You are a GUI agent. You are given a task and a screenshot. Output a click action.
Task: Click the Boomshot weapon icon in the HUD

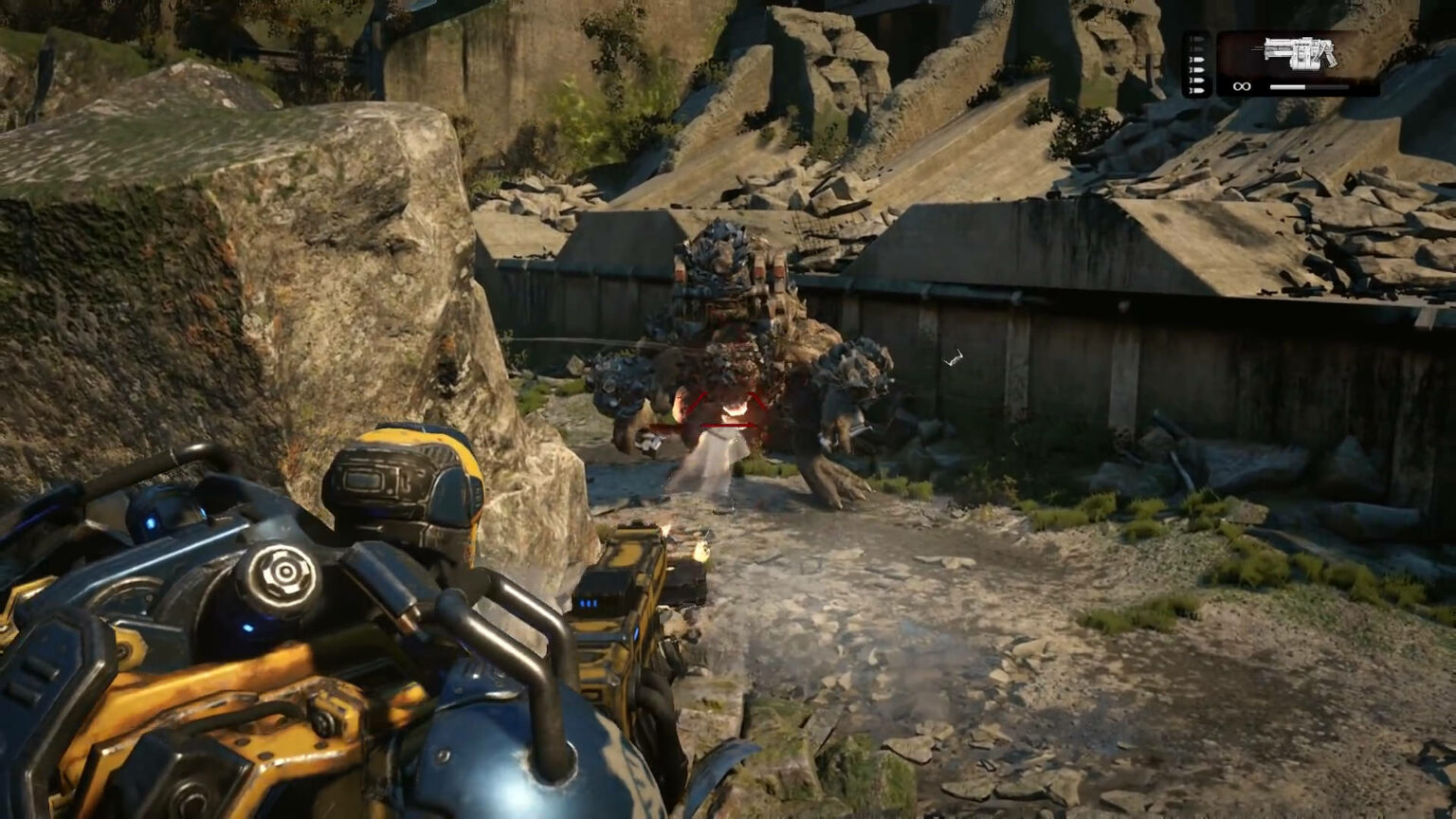1299,53
